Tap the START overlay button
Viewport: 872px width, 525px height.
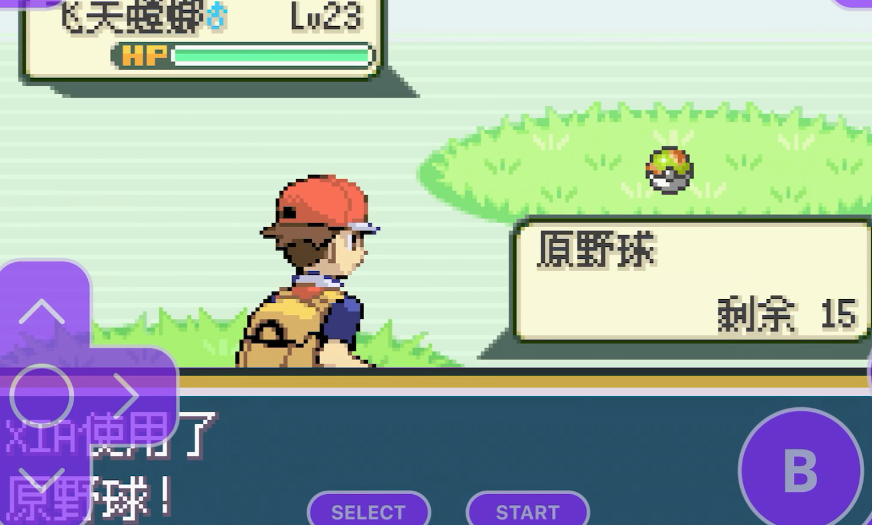point(527,511)
